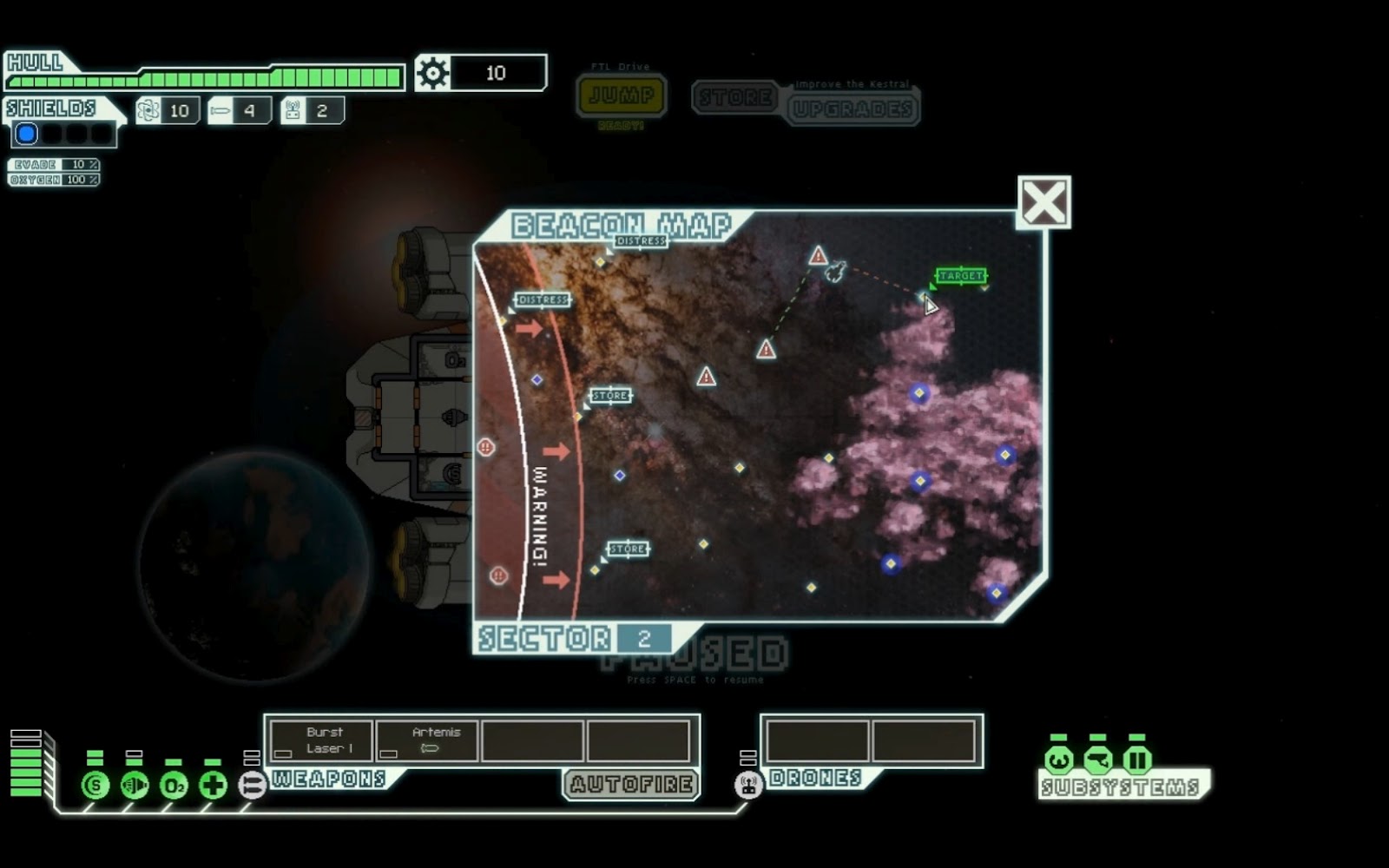
Task: Open the ship UPGRADES screen
Action: coord(852,108)
